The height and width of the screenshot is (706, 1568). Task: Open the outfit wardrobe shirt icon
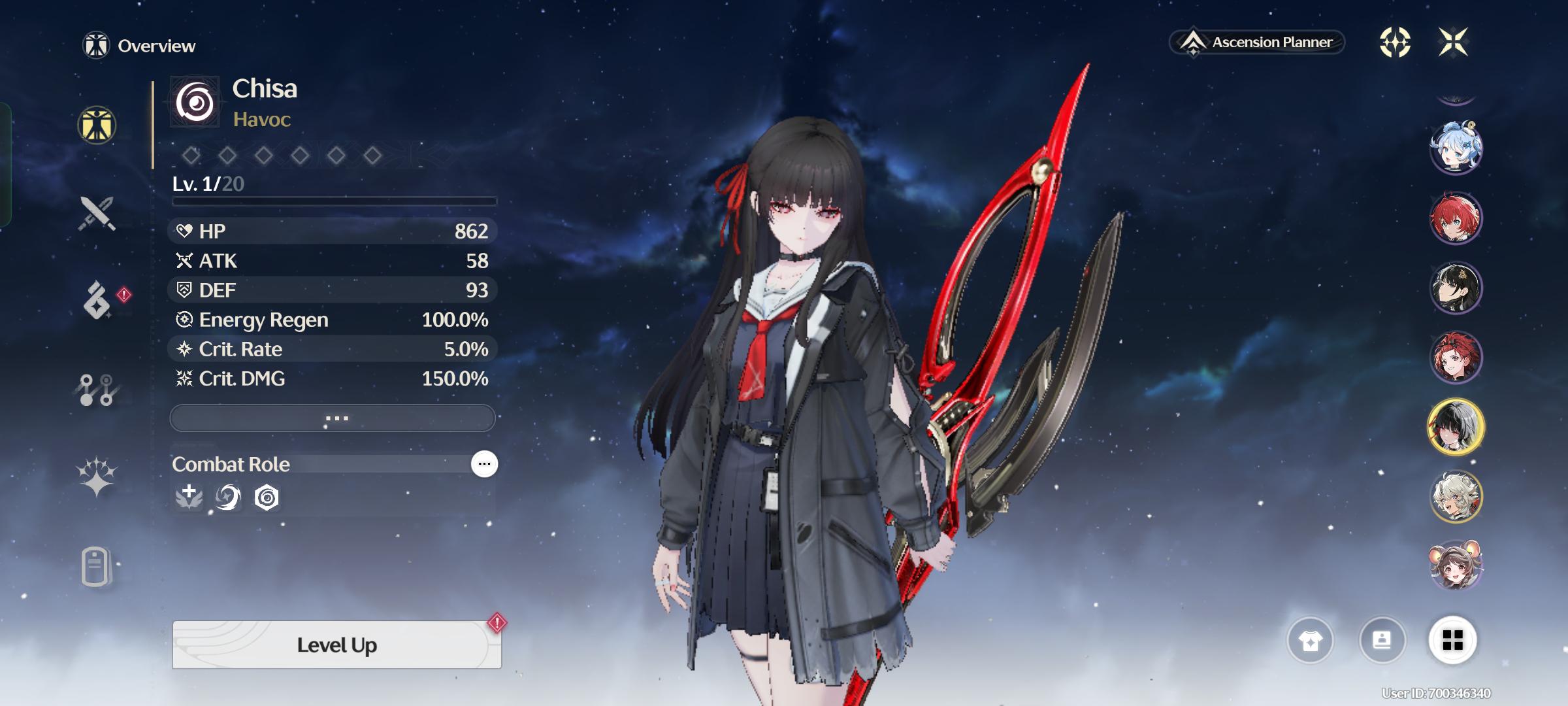tap(1310, 641)
